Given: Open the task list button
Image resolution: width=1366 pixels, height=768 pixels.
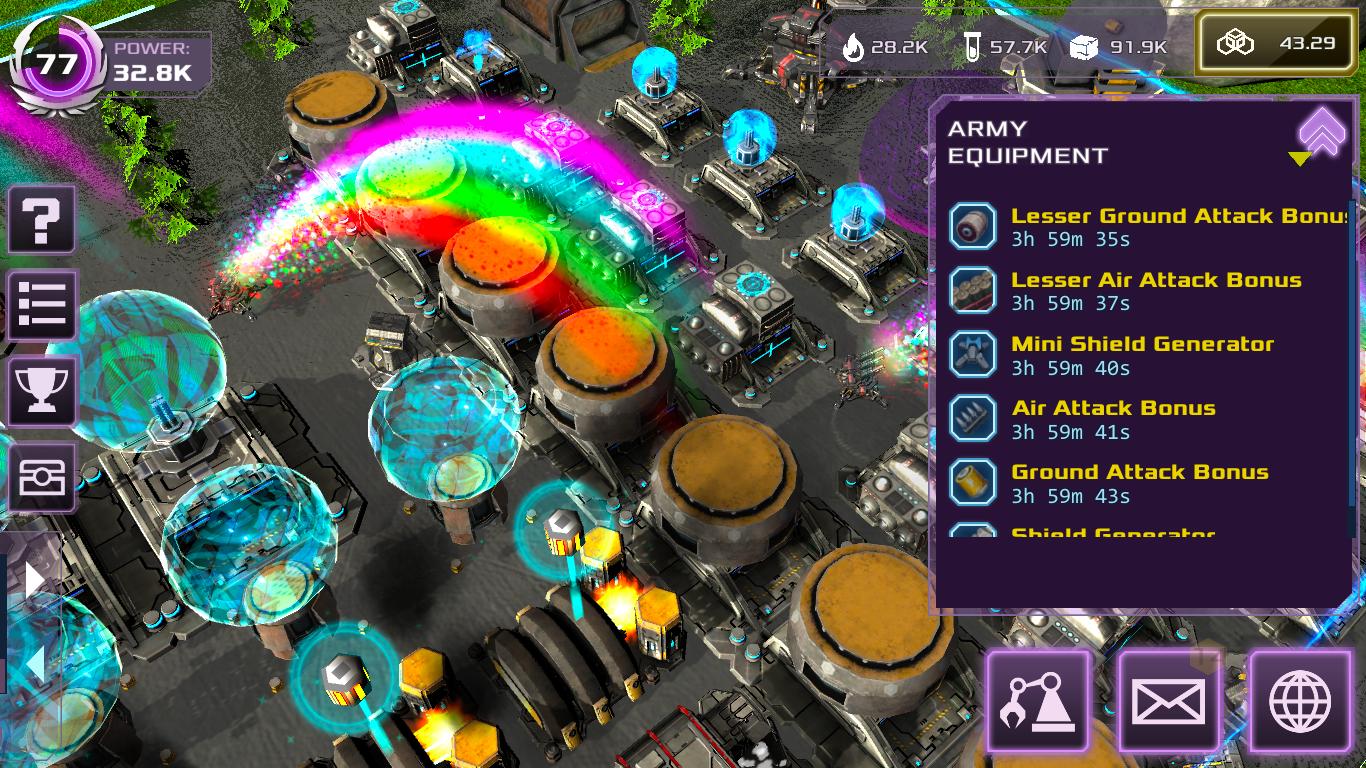Looking at the screenshot, I should coord(42,304).
